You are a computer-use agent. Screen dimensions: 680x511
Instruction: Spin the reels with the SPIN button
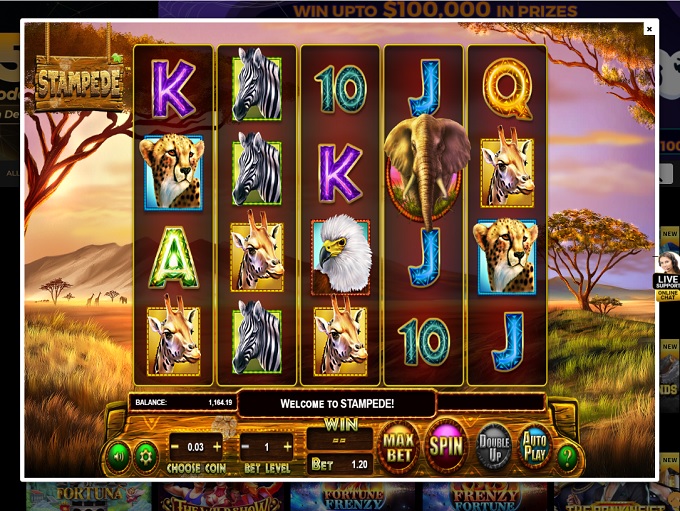pyautogui.click(x=446, y=445)
